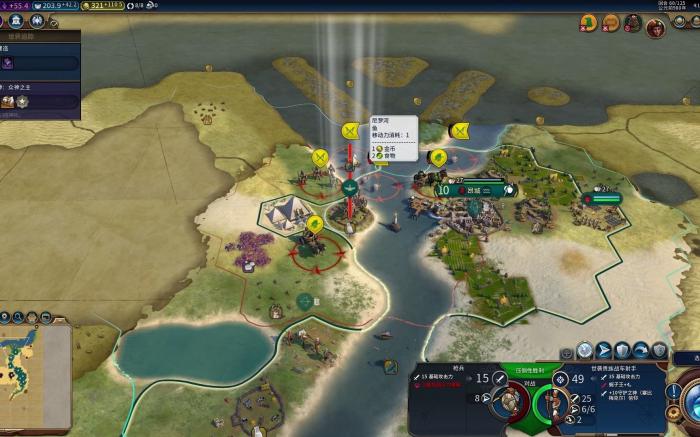
Task: Activate the fortify shield unit action
Action: point(622,350)
